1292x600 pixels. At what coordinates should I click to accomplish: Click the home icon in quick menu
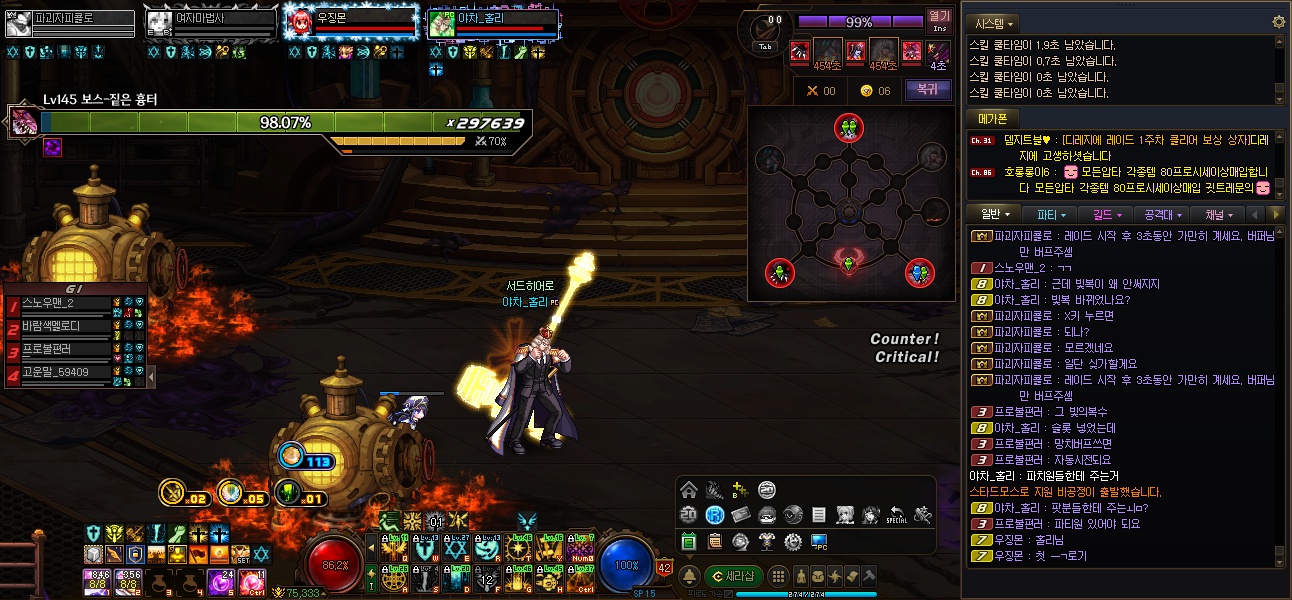coord(688,490)
